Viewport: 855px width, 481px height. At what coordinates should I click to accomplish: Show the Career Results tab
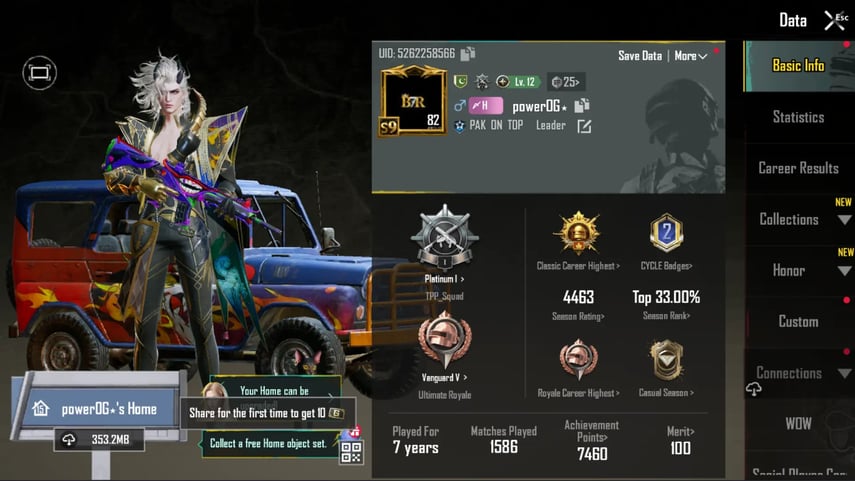pyautogui.click(x=798, y=168)
